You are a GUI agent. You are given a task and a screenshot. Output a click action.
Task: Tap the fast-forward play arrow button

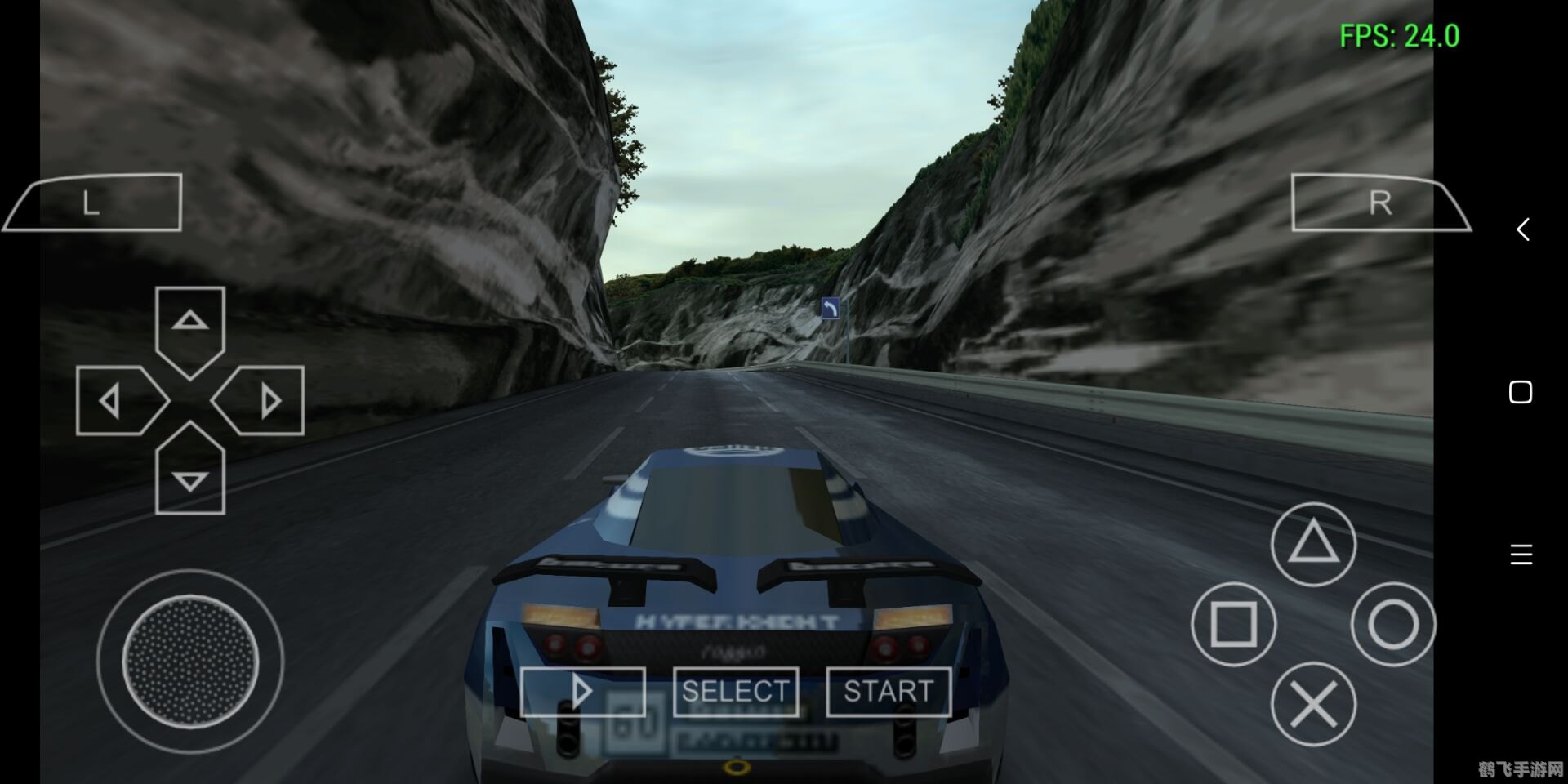(582, 692)
